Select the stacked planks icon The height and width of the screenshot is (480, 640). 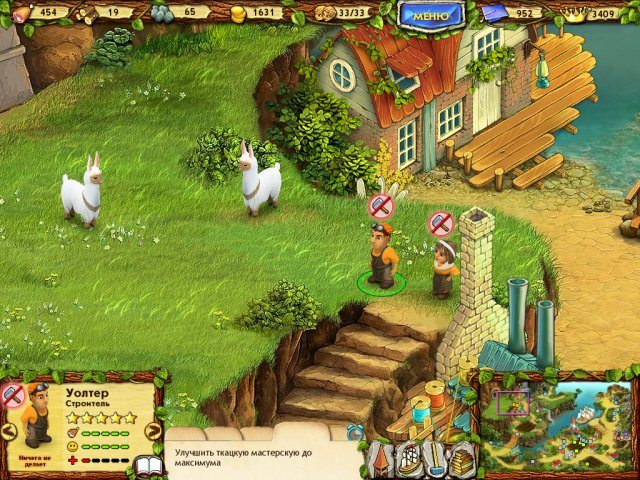point(463,459)
